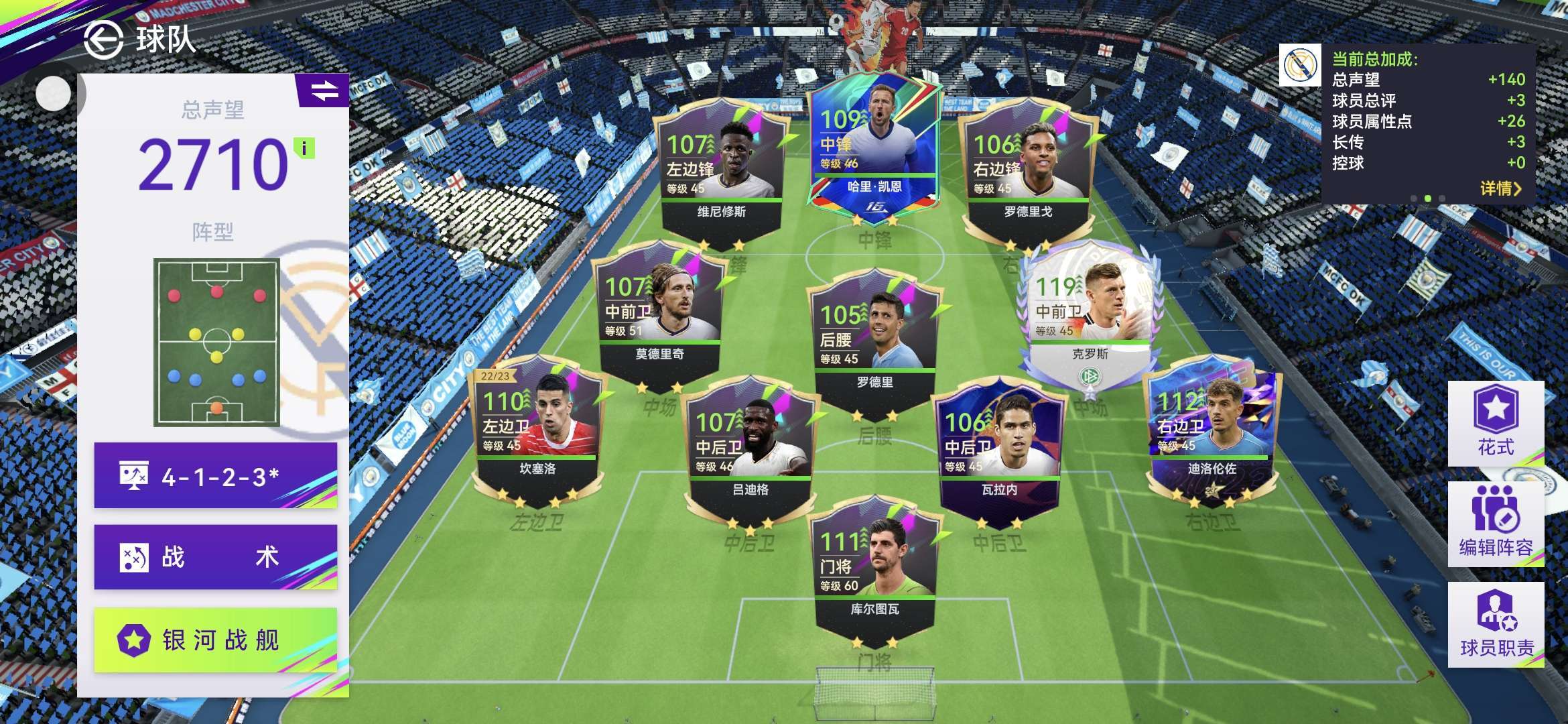Image resolution: width=1568 pixels, height=724 pixels.
Task: Open the 4-1-2-3* formation selector
Action: pyautogui.click(x=215, y=476)
